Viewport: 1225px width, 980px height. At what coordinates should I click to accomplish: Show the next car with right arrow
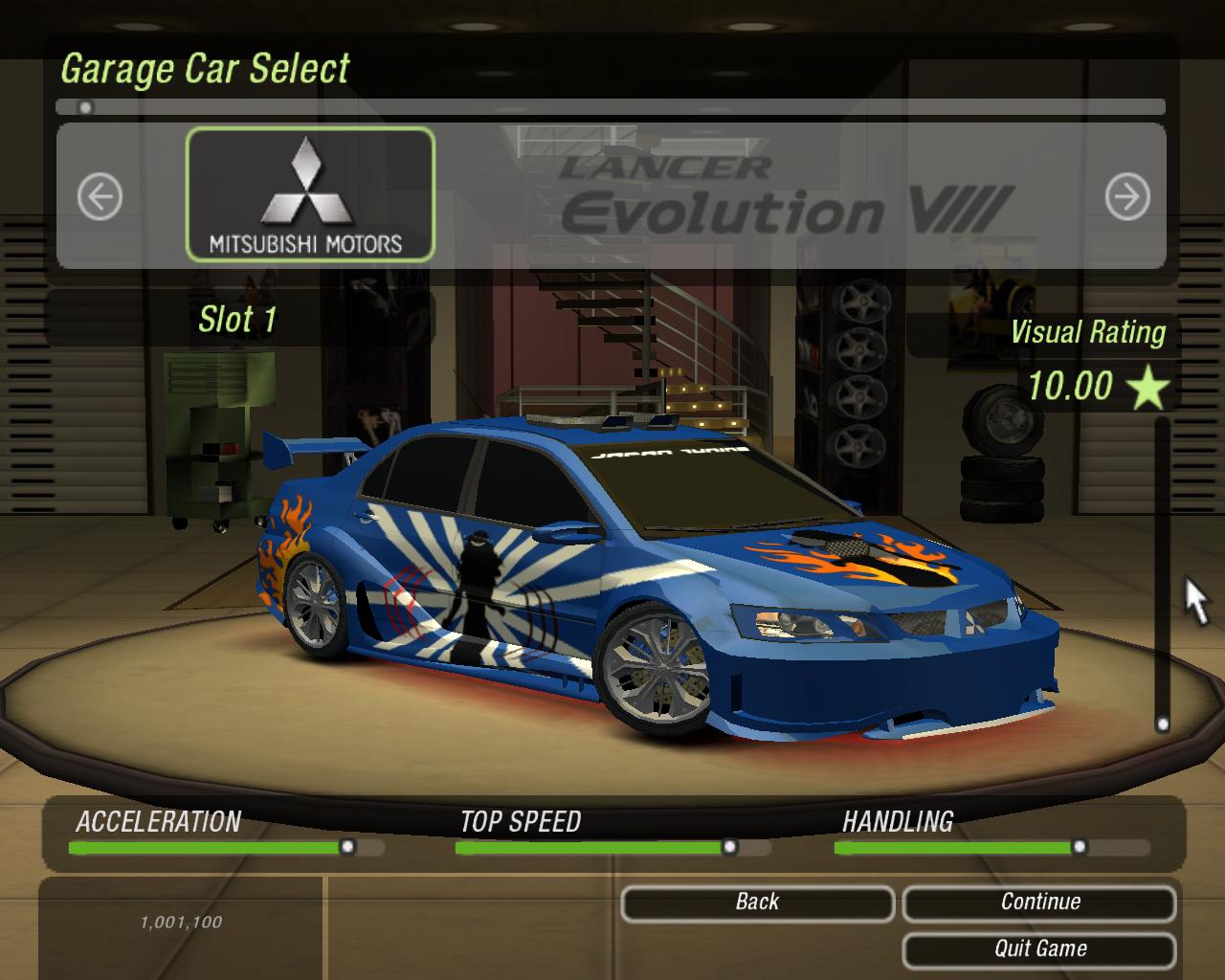(1126, 197)
